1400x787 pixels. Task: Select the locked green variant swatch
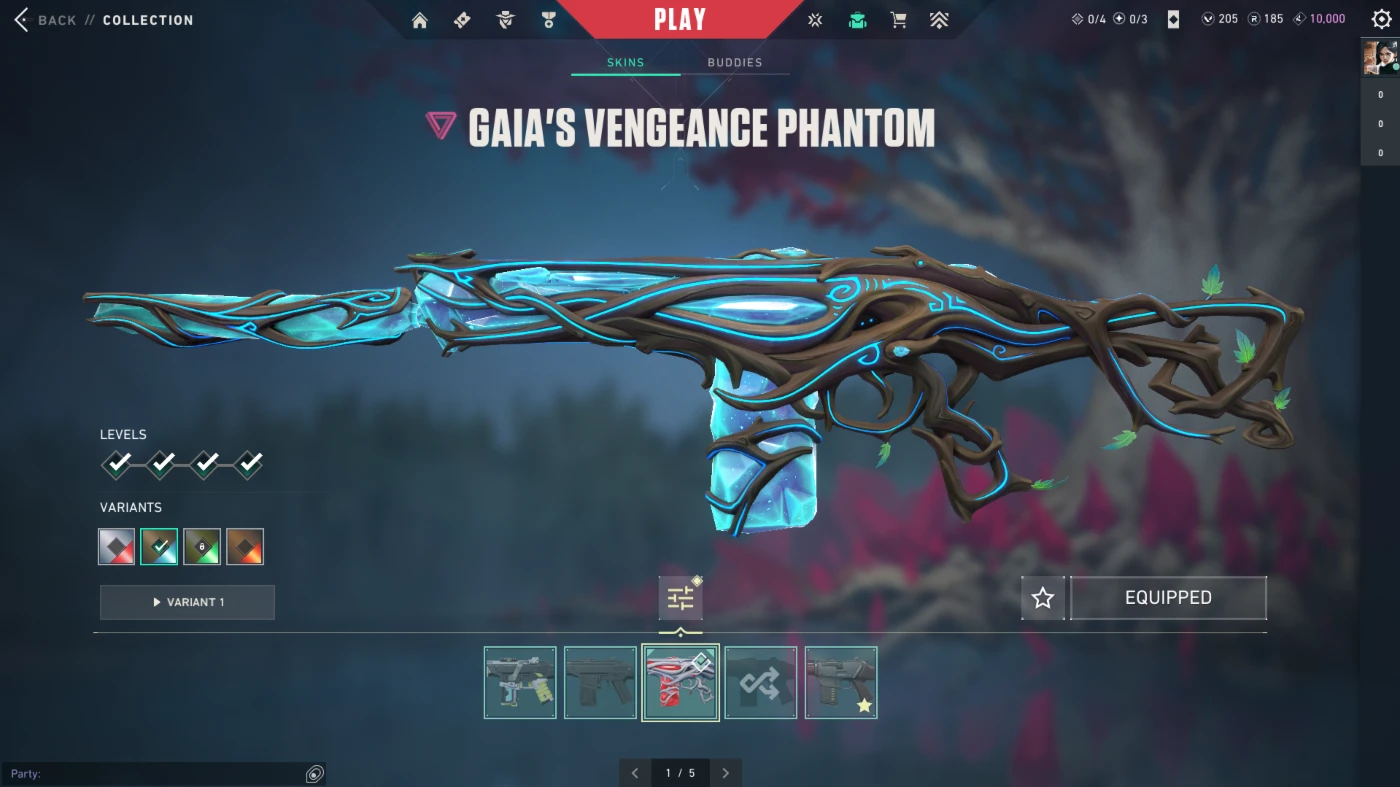[x=202, y=547]
